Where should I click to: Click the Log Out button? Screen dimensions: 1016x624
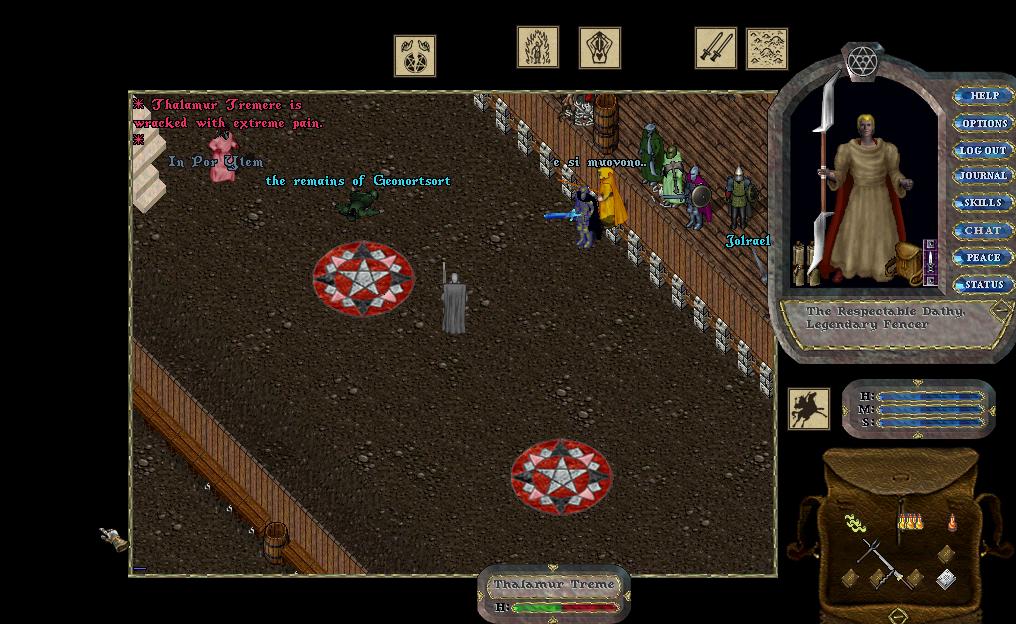pyautogui.click(x=983, y=150)
